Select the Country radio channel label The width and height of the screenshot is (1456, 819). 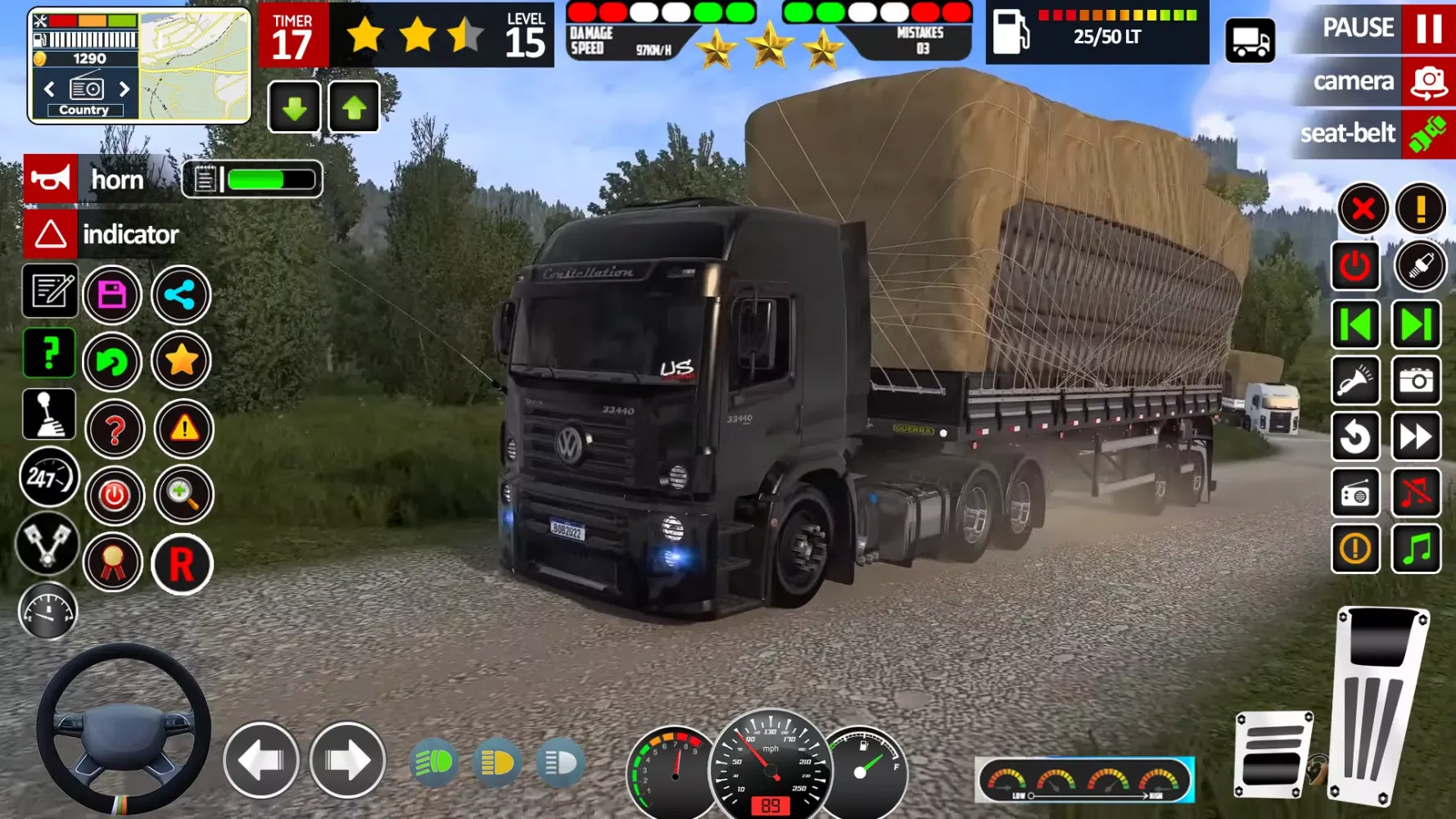[x=84, y=109]
